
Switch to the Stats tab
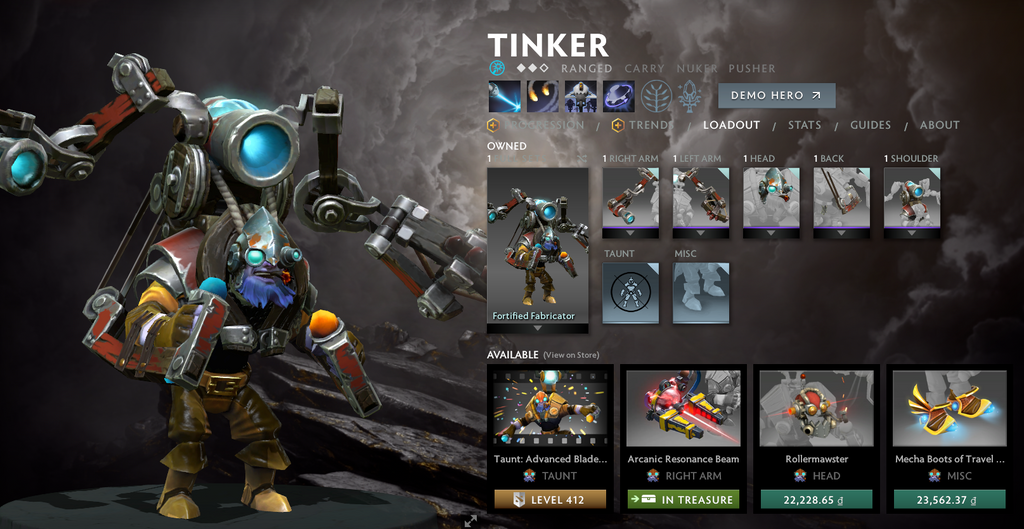click(x=804, y=125)
